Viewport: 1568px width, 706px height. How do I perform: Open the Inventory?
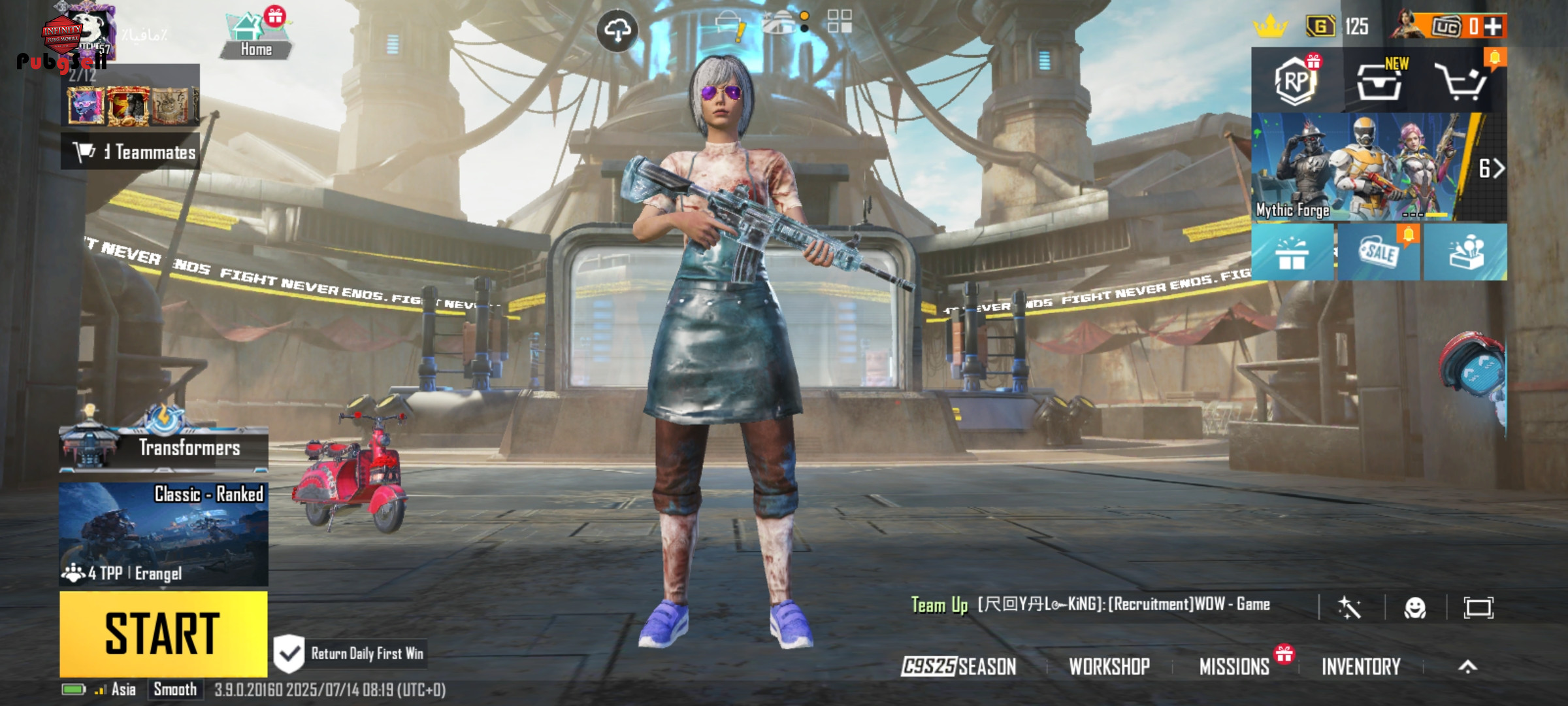(1361, 666)
